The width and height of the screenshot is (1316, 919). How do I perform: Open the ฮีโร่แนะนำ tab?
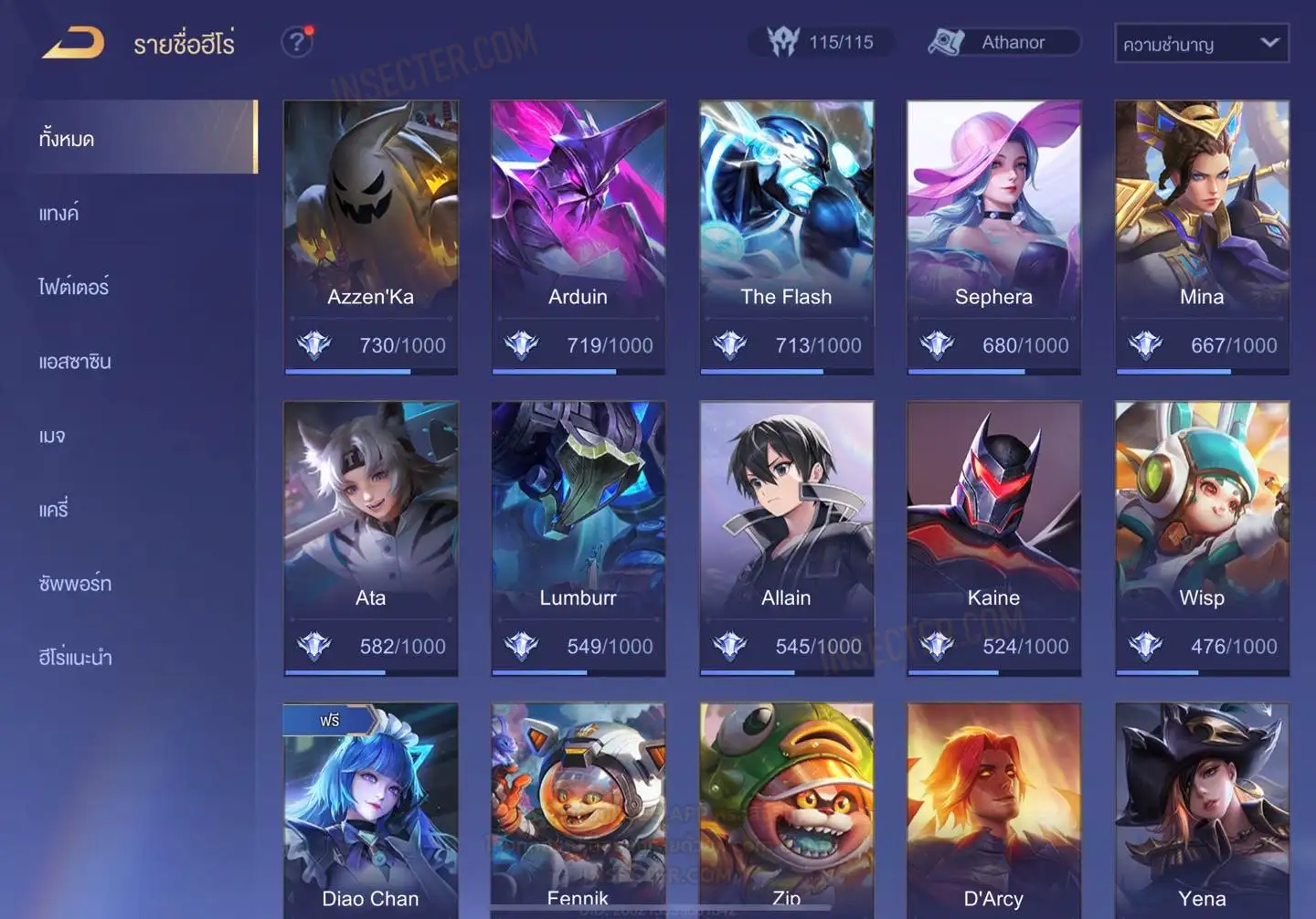75,658
